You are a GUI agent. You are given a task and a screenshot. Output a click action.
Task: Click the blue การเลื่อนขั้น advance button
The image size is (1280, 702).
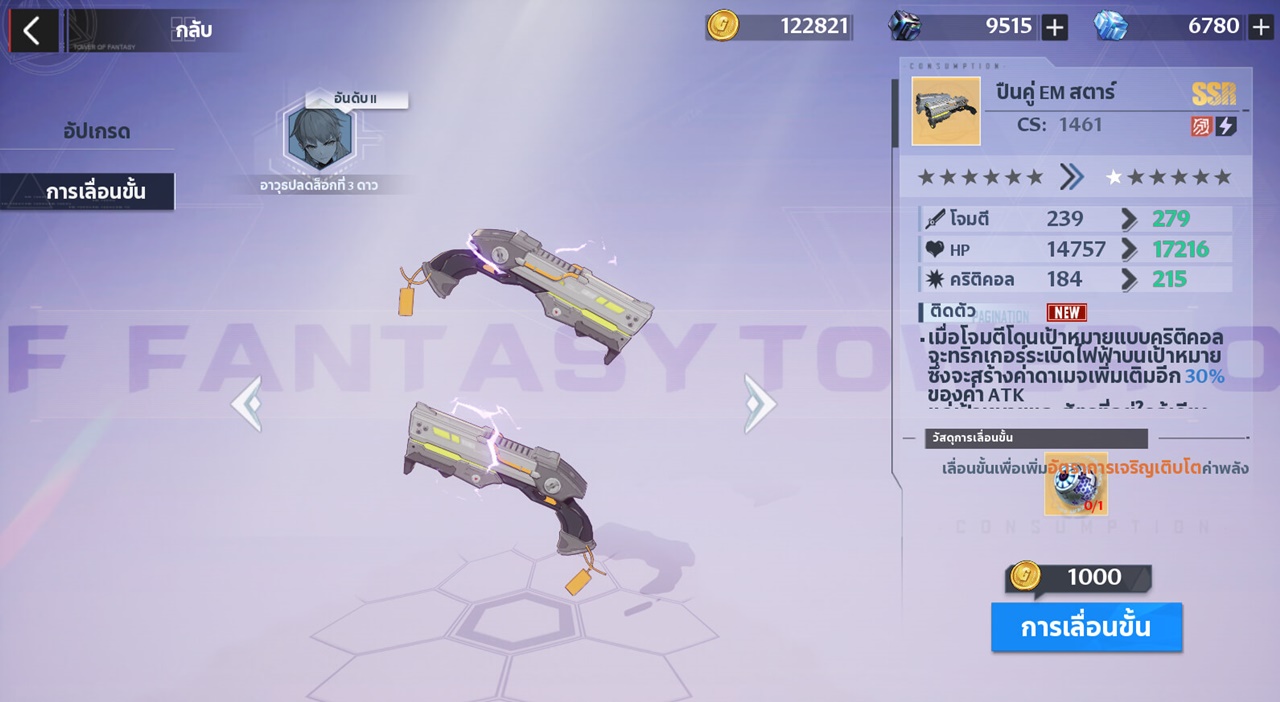pyautogui.click(x=1086, y=627)
